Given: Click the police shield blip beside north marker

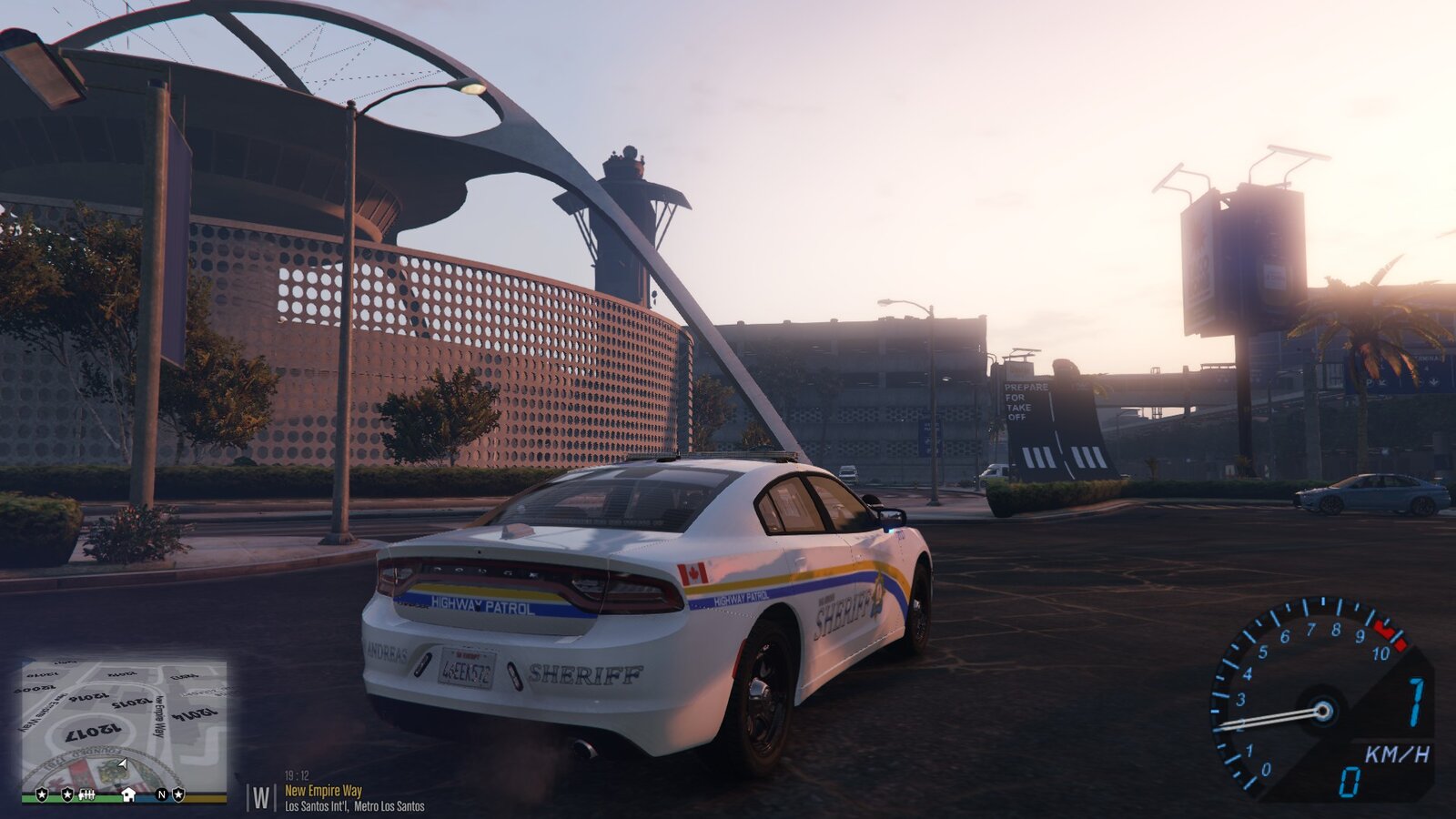Looking at the screenshot, I should 178,794.
